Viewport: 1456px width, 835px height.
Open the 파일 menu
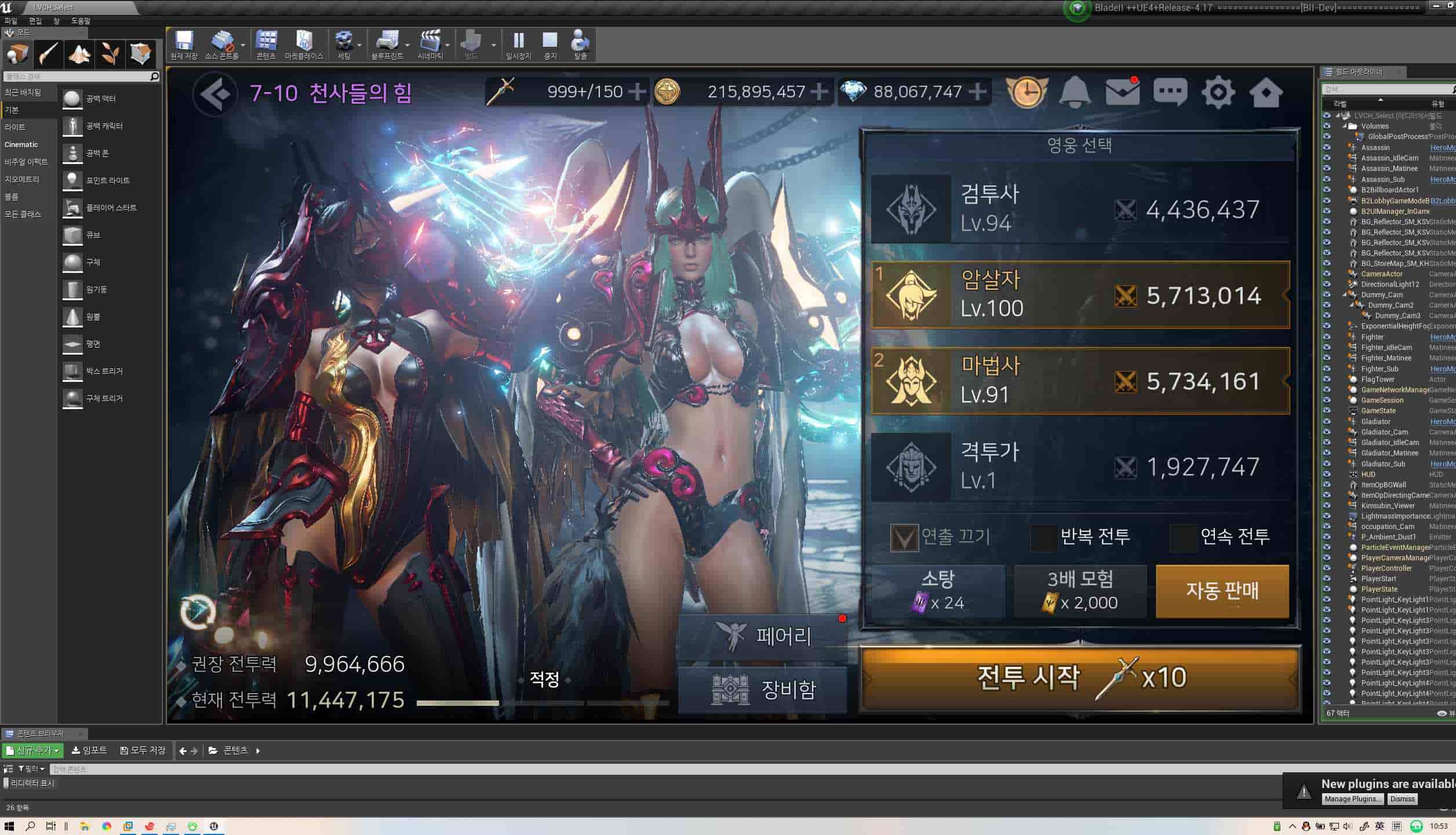pyautogui.click(x=10, y=20)
